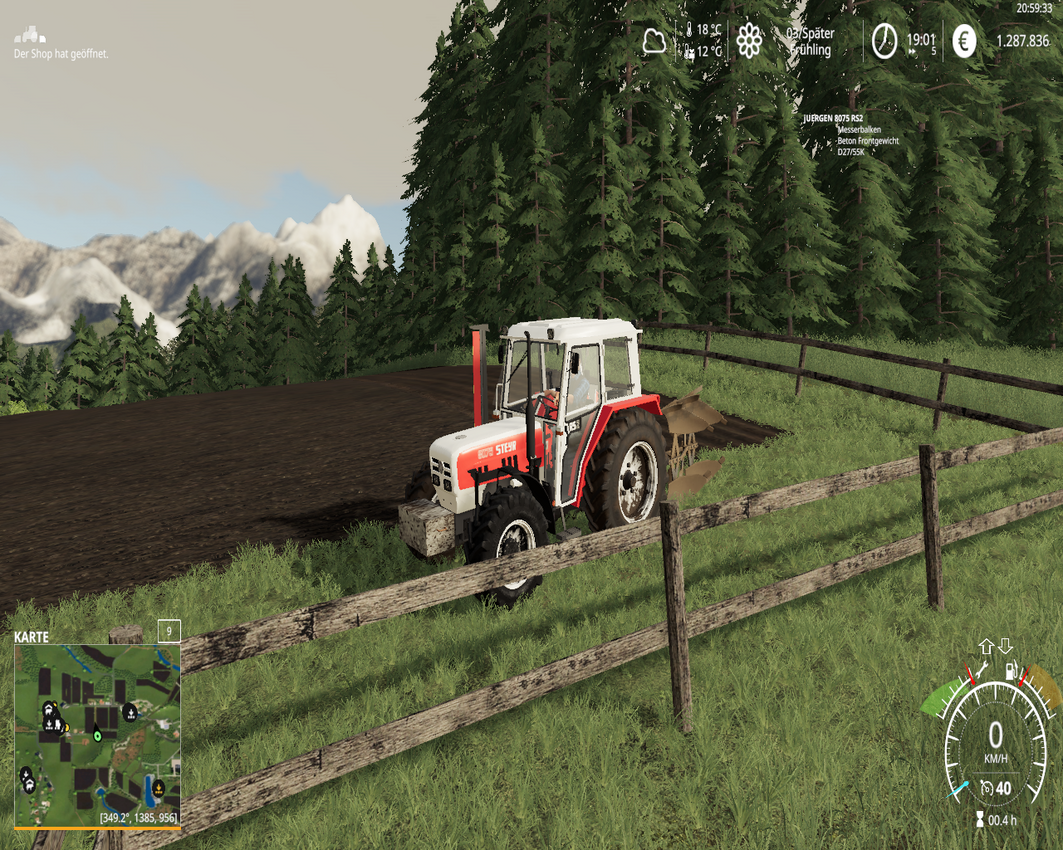The width and height of the screenshot is (1063, 850).
Task: Select the yellow sell point marker on minimap
Action: (x=158, y=788)
